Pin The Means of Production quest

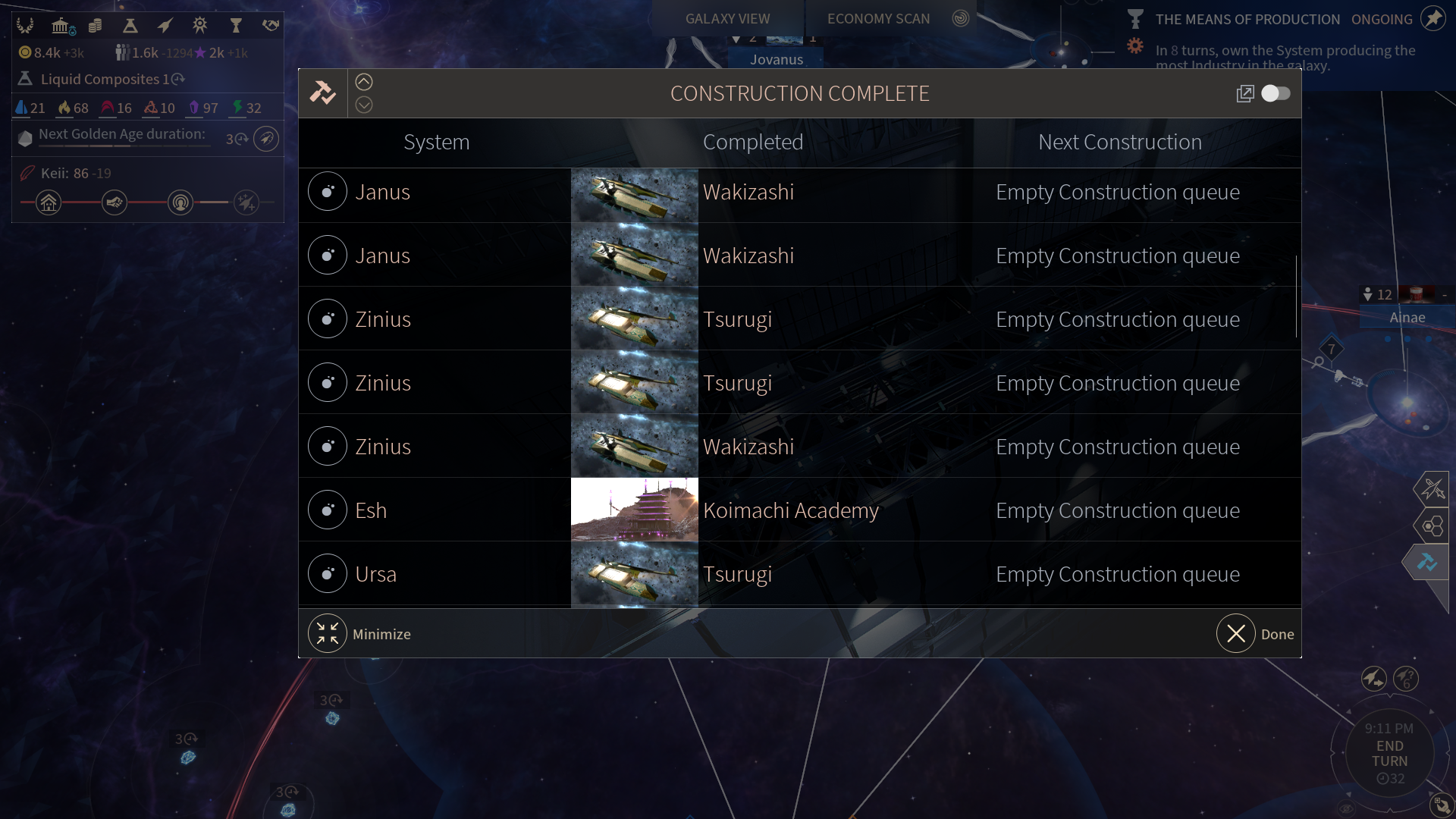tap(1433, 19)
